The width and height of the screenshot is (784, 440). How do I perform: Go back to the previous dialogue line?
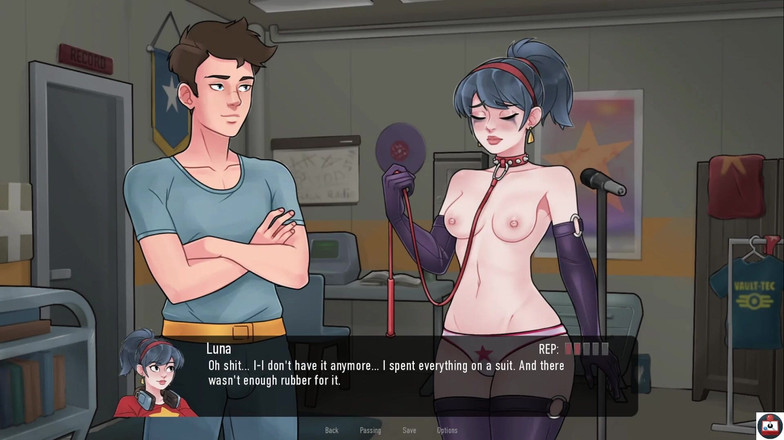332,430
